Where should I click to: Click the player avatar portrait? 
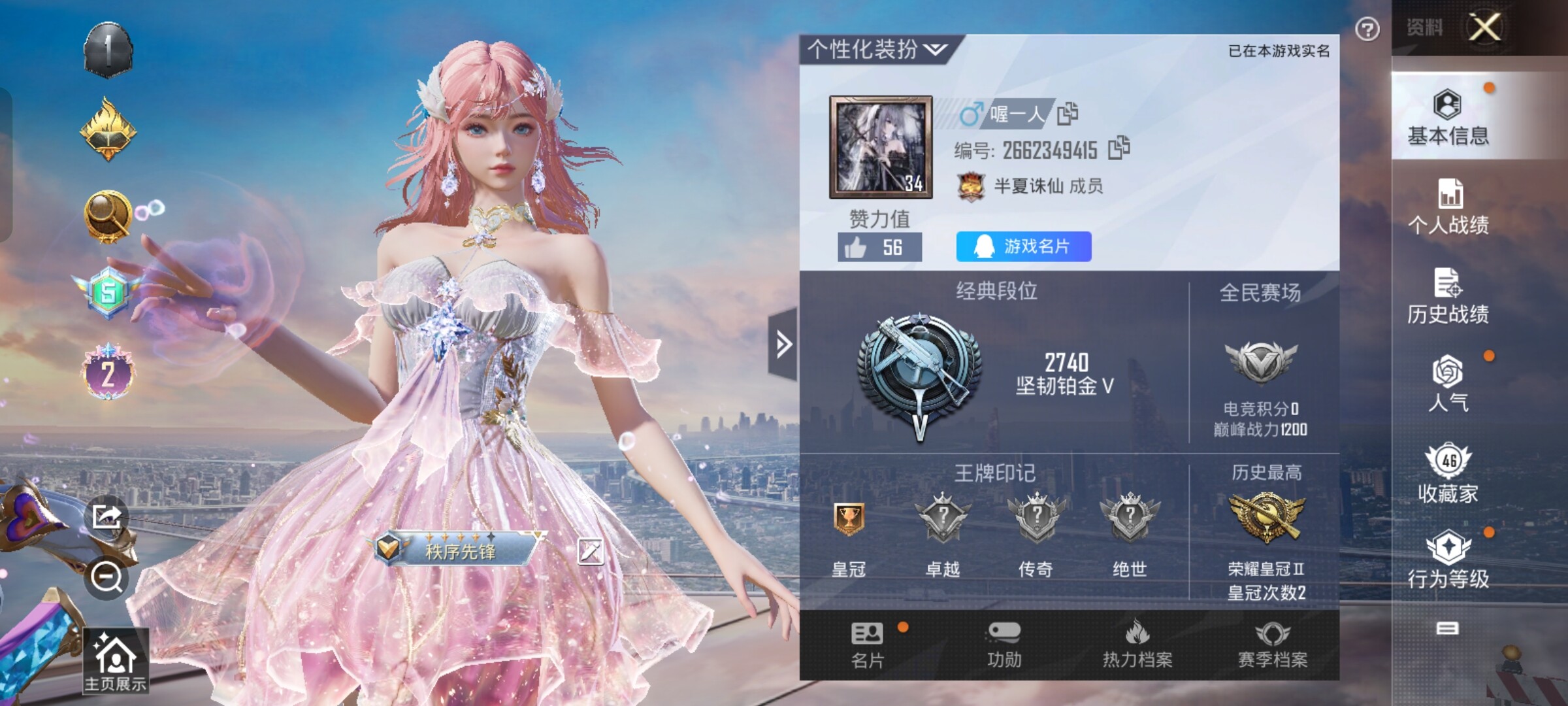pos(881,147)
